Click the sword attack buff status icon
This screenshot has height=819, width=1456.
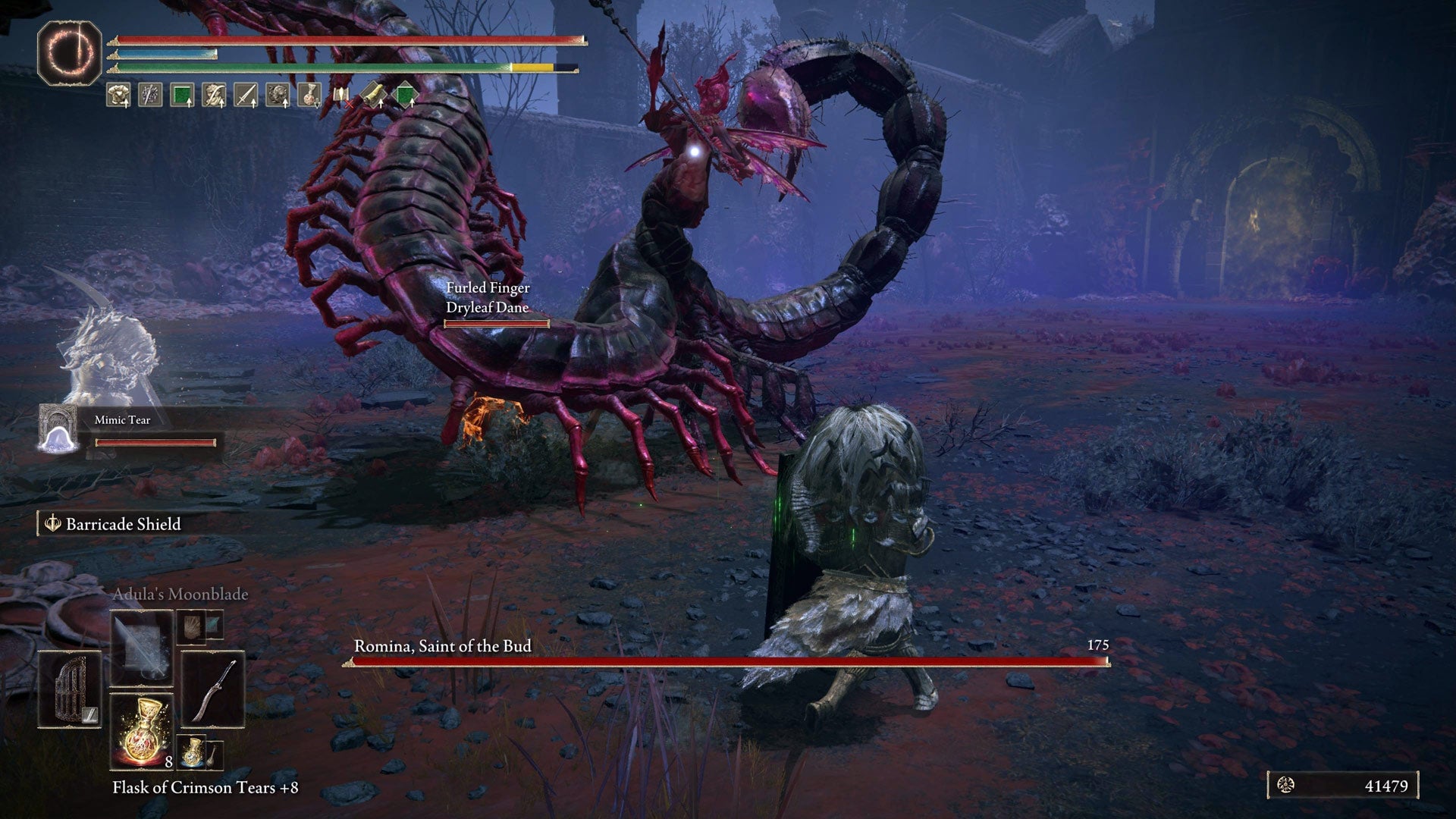pos(245,95)
